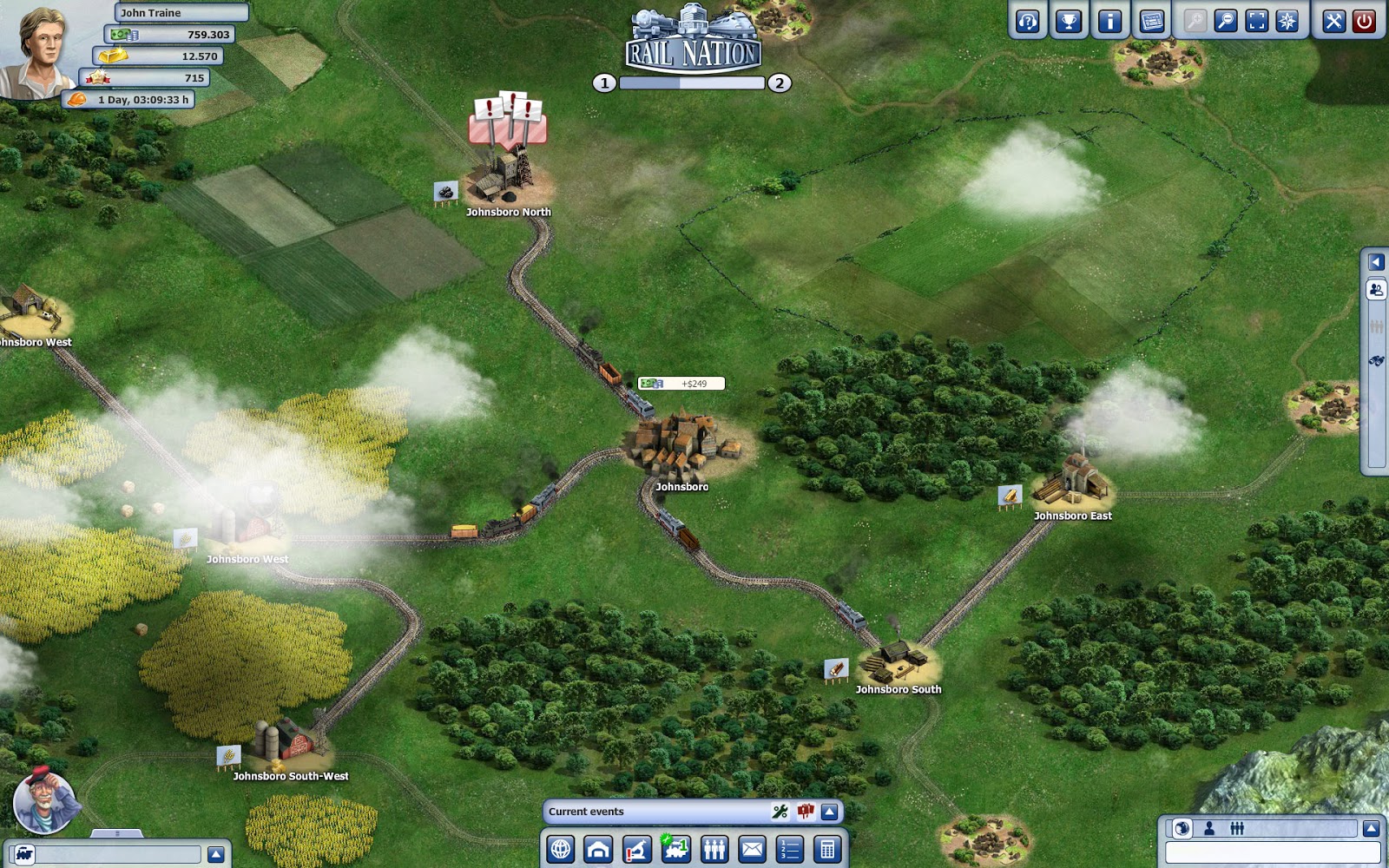Expand the bottom-left chat panel

(214, 853)
